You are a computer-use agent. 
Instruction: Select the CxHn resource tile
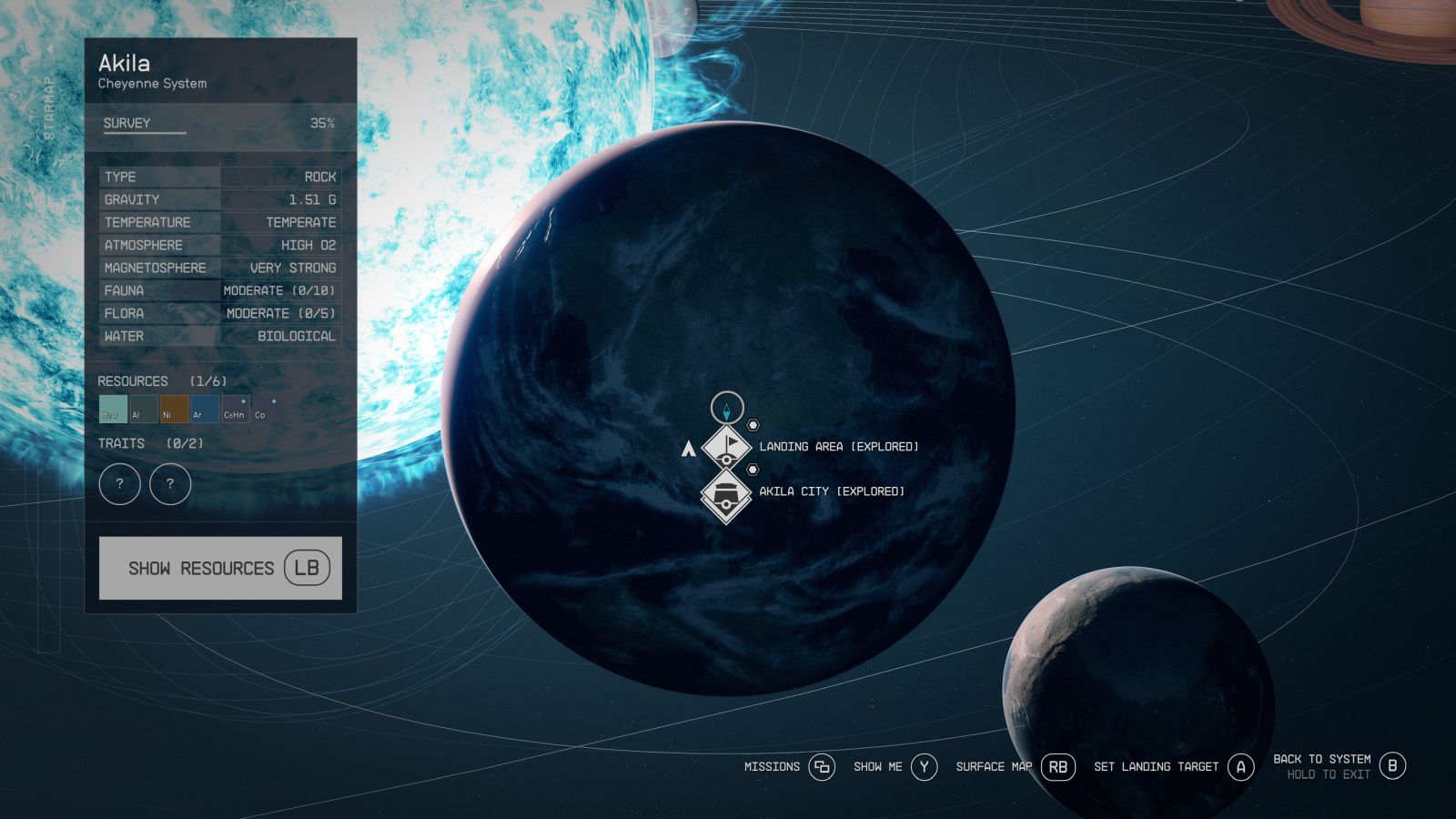pos(235,409)
